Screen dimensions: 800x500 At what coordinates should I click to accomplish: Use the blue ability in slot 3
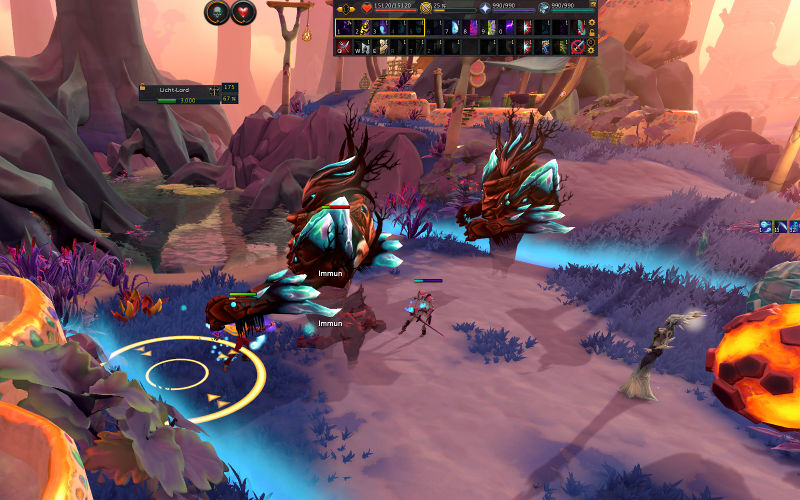click(x=382, y=28)
